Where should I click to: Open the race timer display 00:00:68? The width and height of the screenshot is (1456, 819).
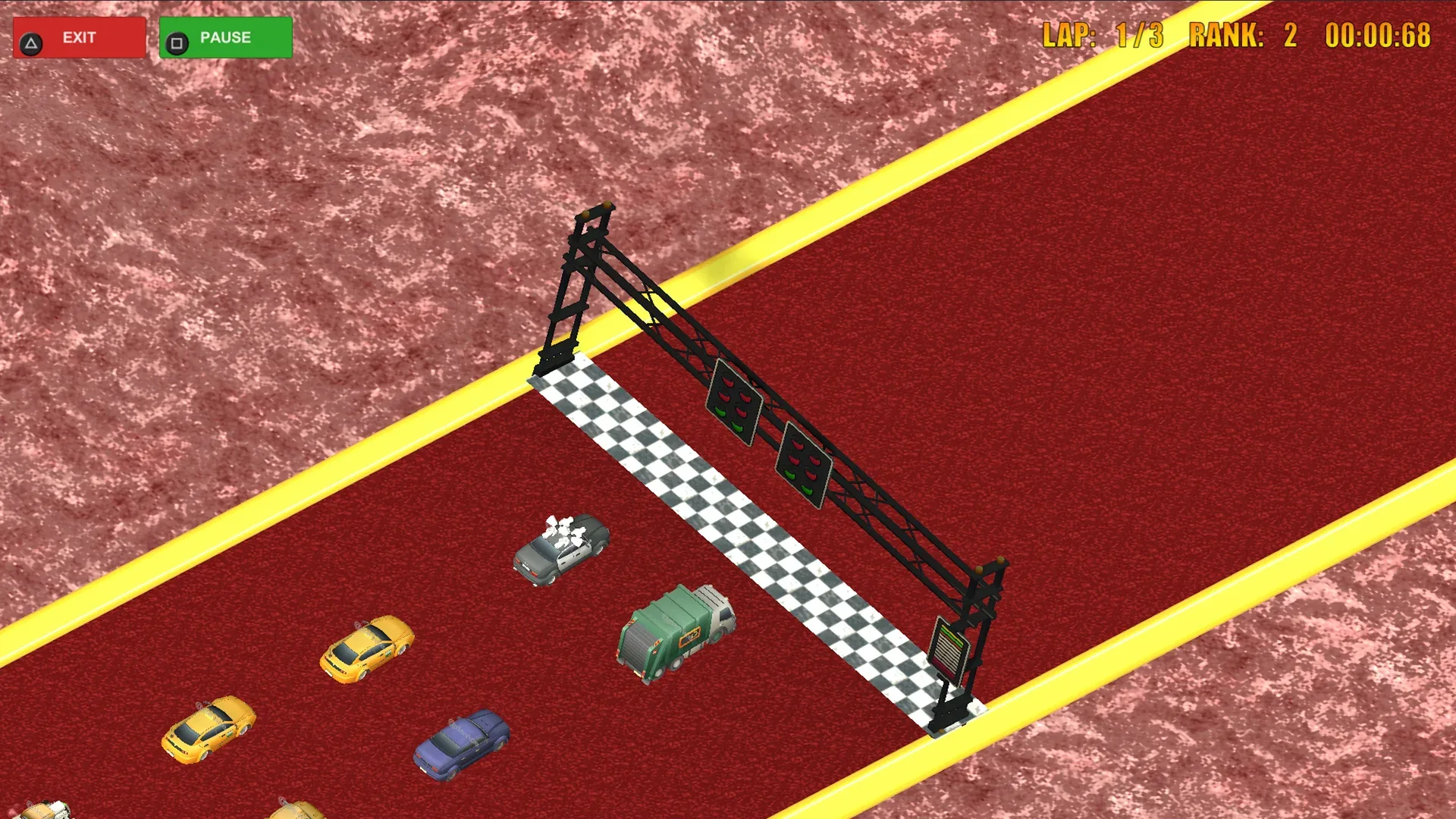pos(1378,34)
